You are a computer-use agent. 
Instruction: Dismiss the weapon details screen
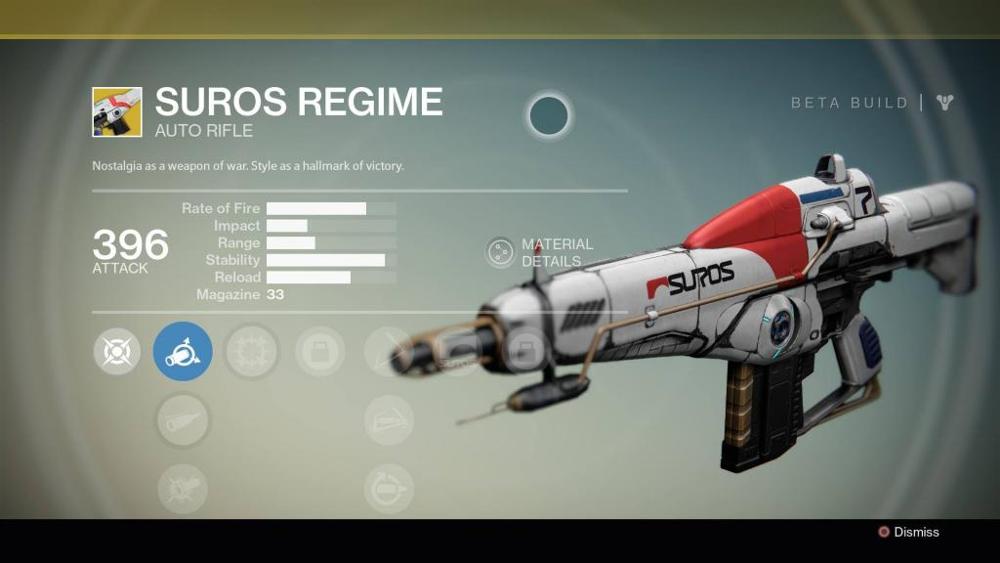(908, 532)
